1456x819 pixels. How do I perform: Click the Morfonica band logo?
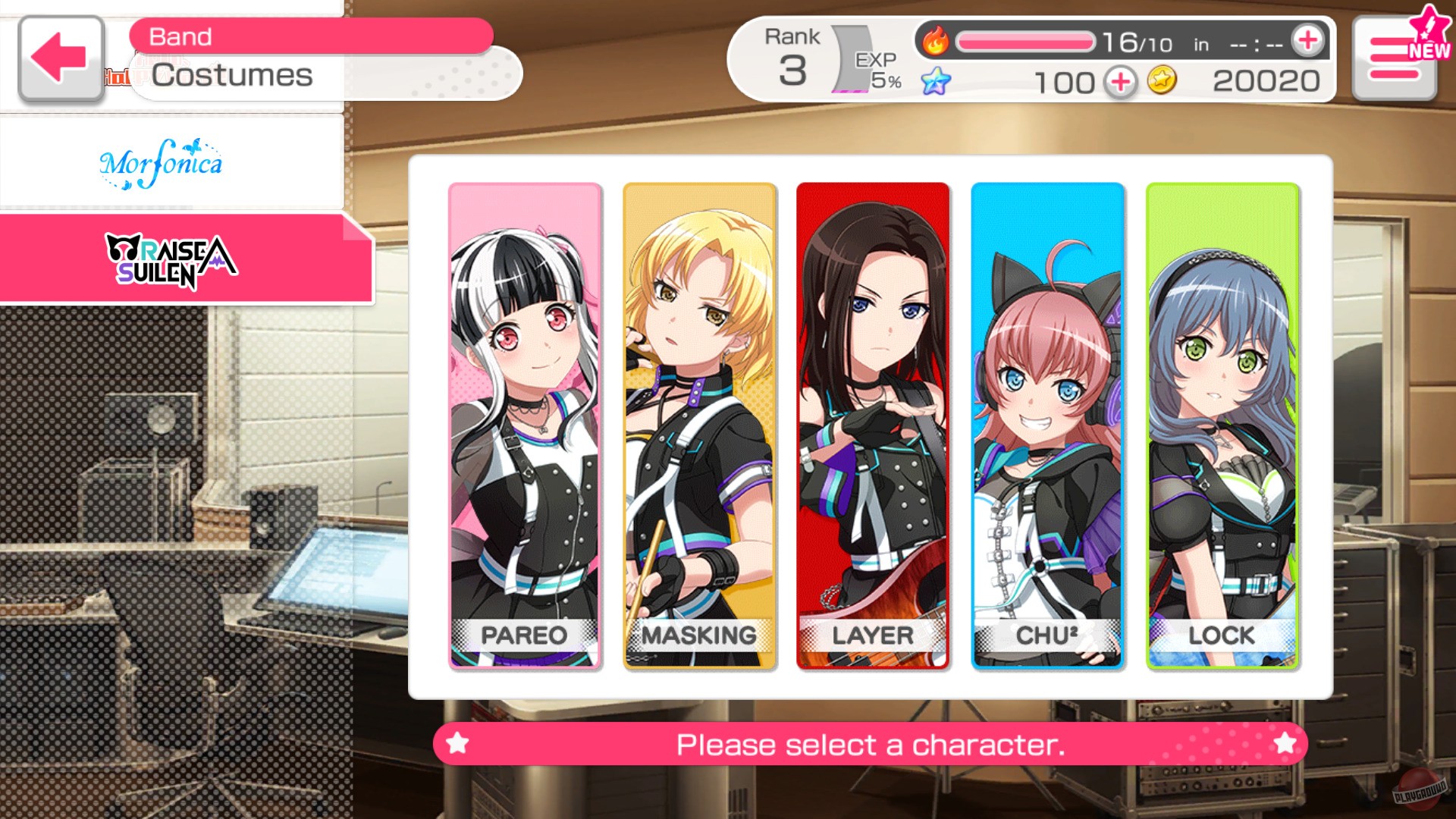point(162,163)
